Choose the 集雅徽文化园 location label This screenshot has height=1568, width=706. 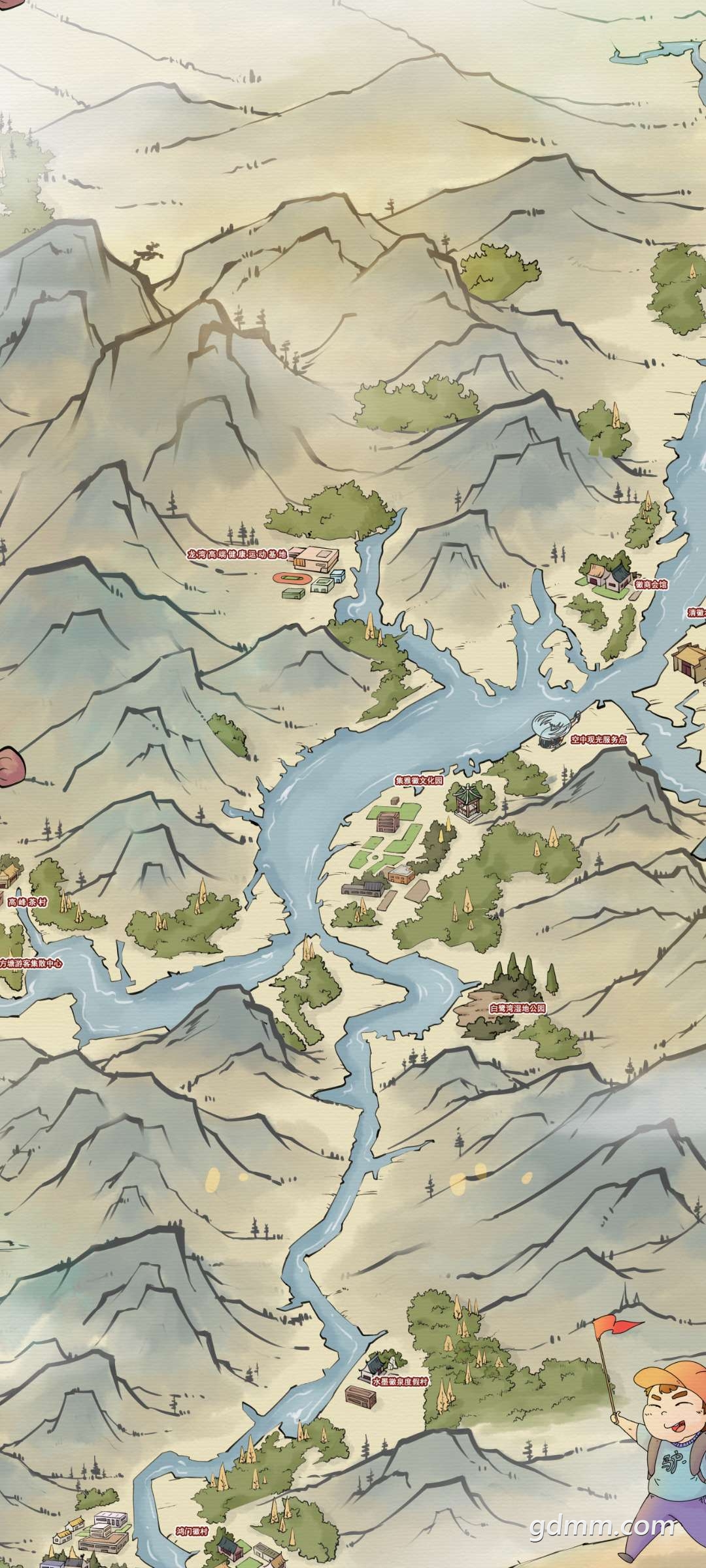point(418,781)
